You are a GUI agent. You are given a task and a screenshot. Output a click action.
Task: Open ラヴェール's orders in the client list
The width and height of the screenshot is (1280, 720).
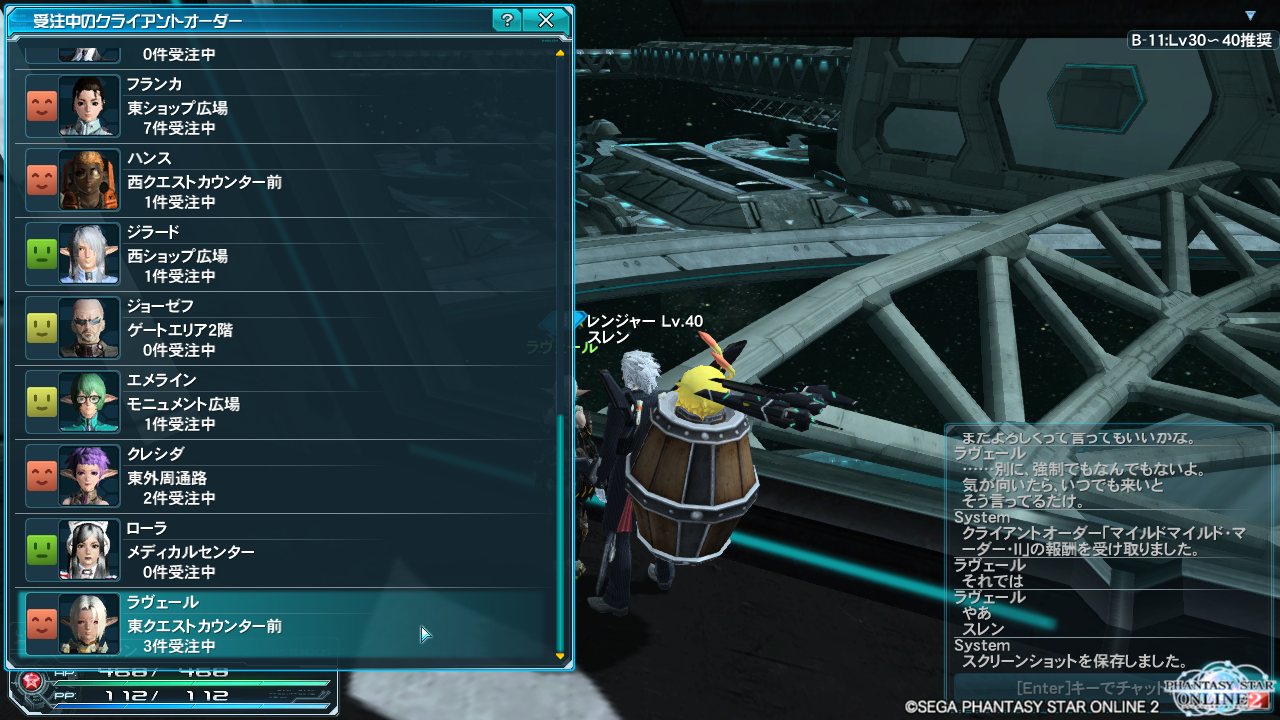(285, 625)
